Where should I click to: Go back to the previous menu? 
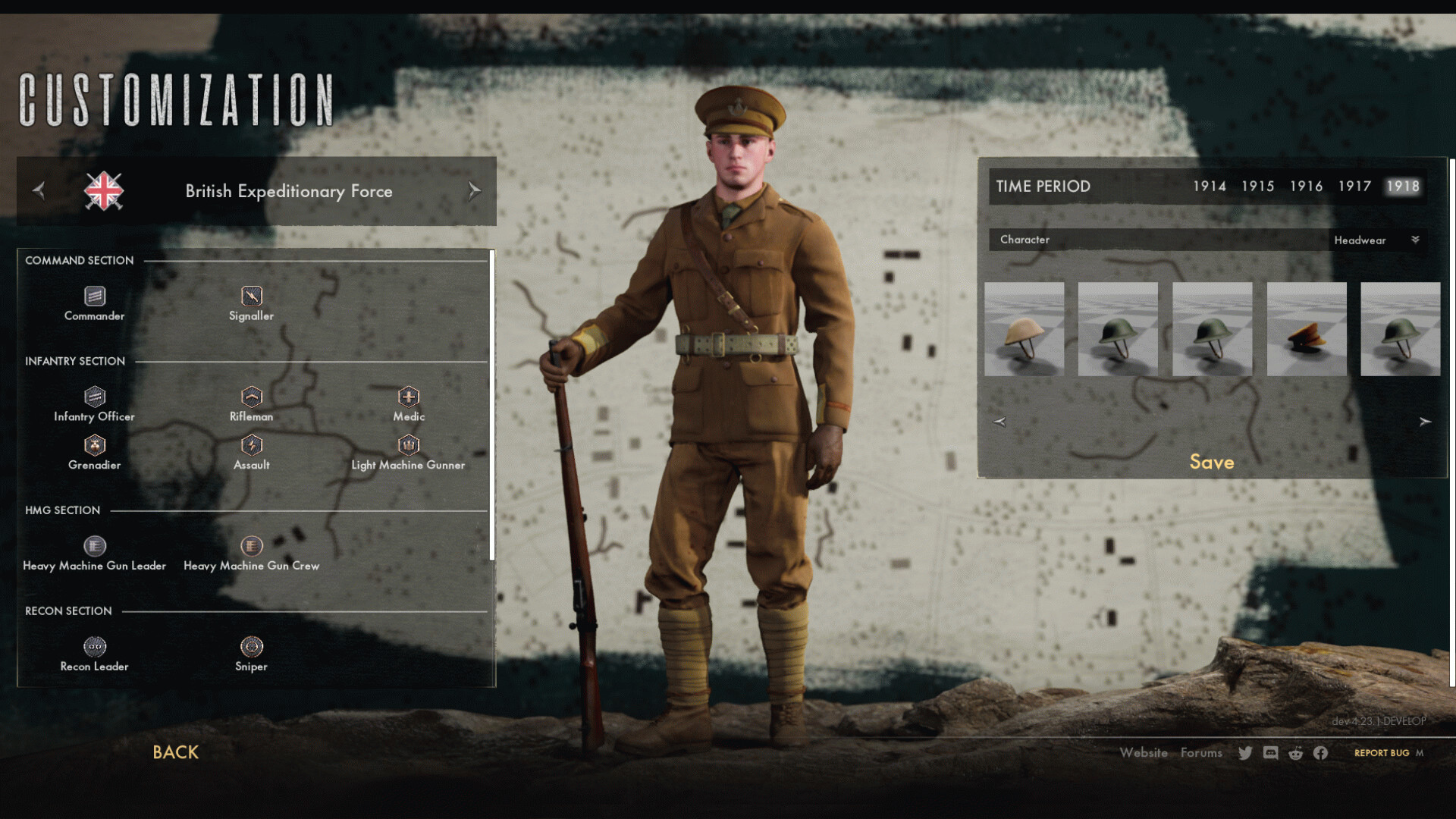tap(175, 752)
